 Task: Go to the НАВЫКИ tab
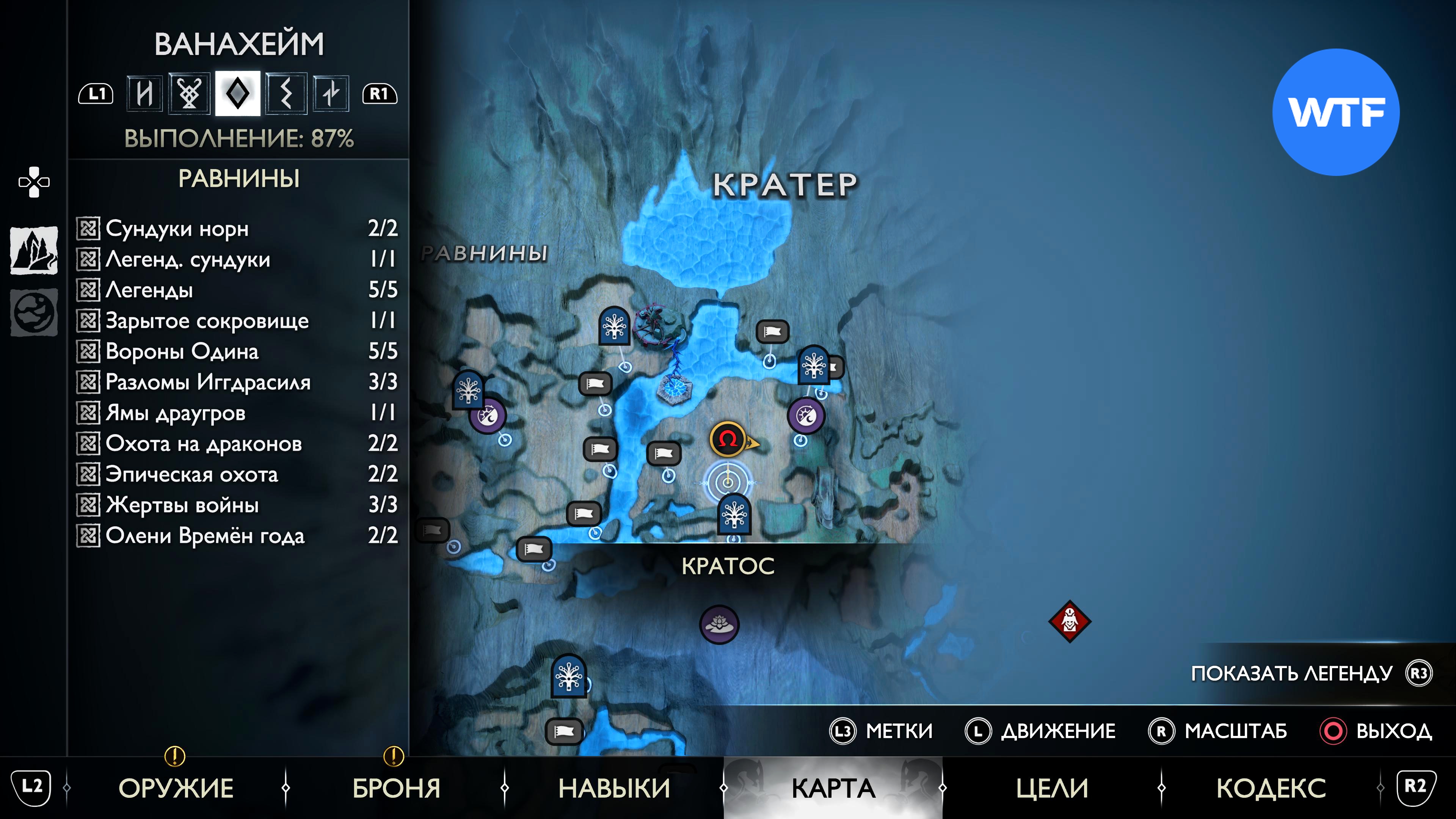tap(614, 788)
